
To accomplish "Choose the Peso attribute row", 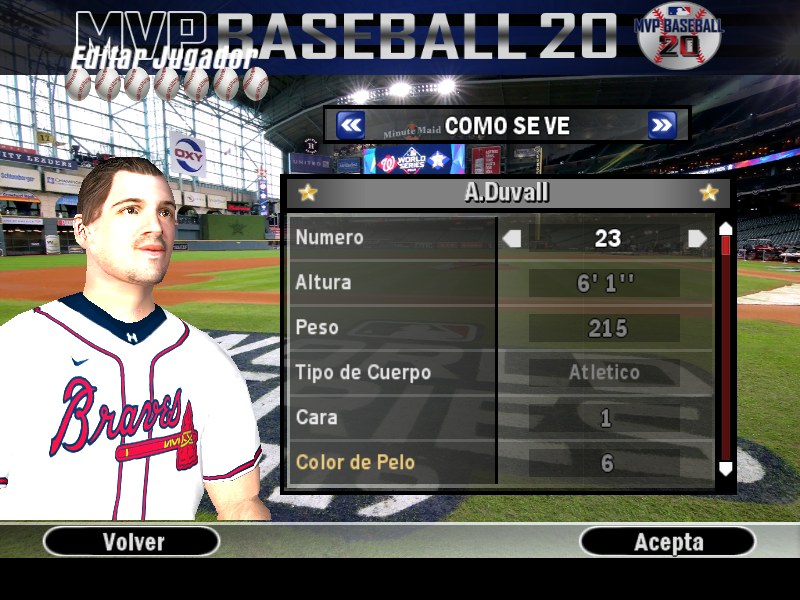I will point(392,328).
